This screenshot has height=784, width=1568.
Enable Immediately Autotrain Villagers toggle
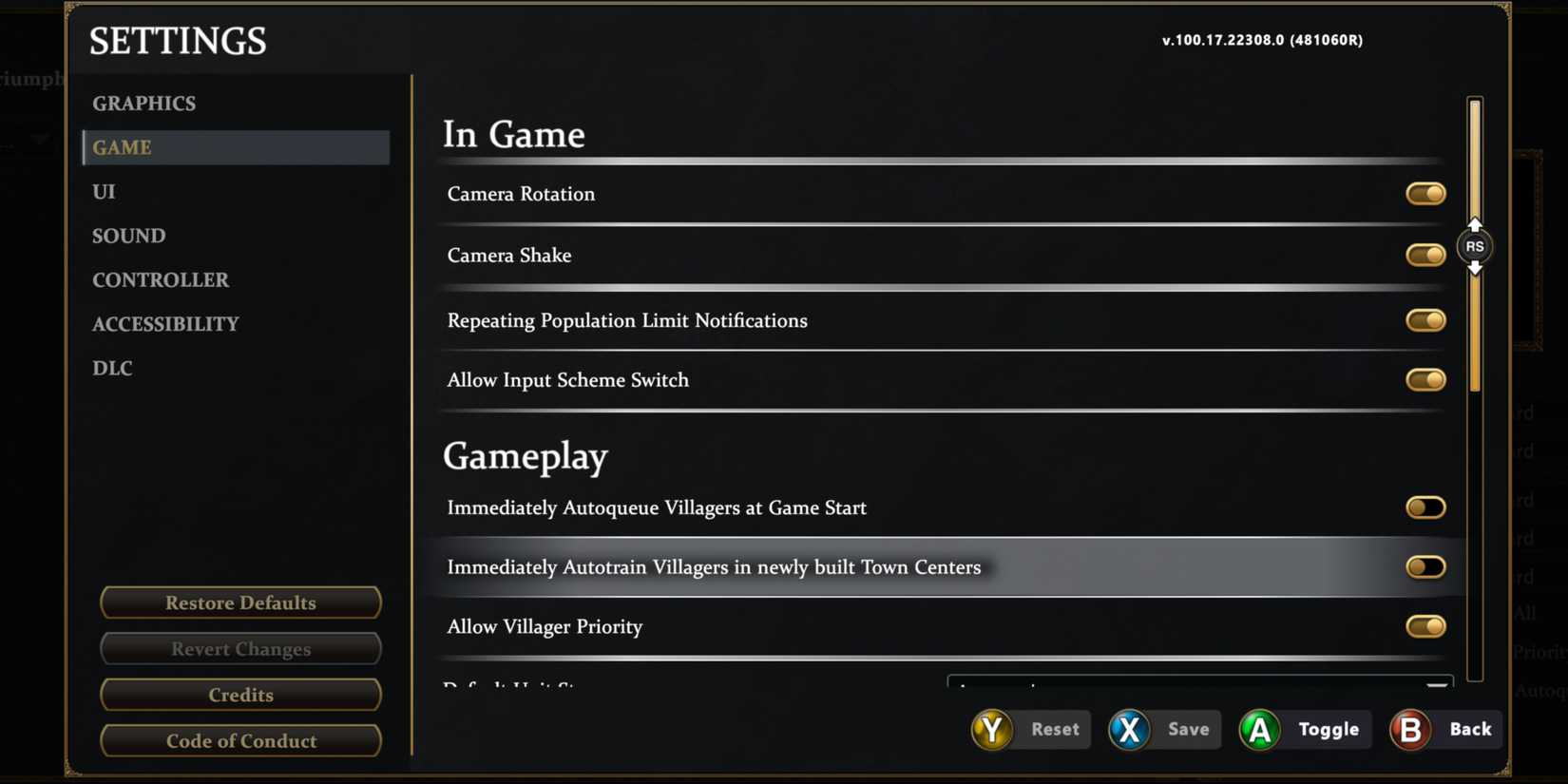pos(1425,566)
